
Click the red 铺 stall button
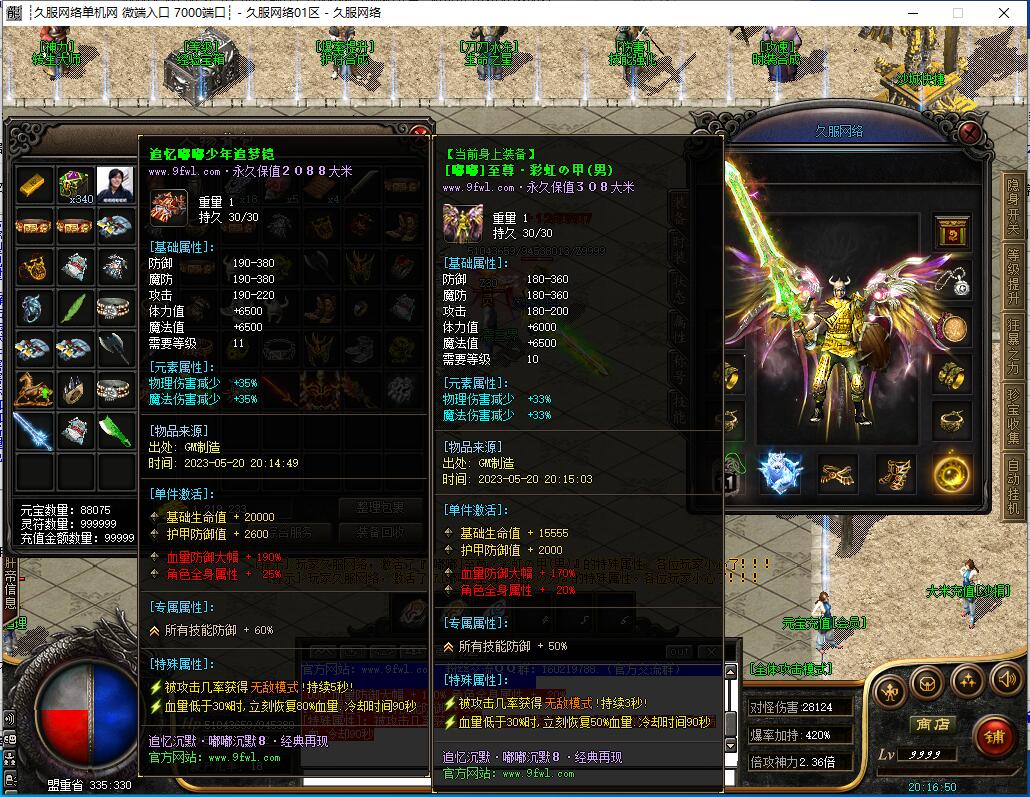point(994,738)
